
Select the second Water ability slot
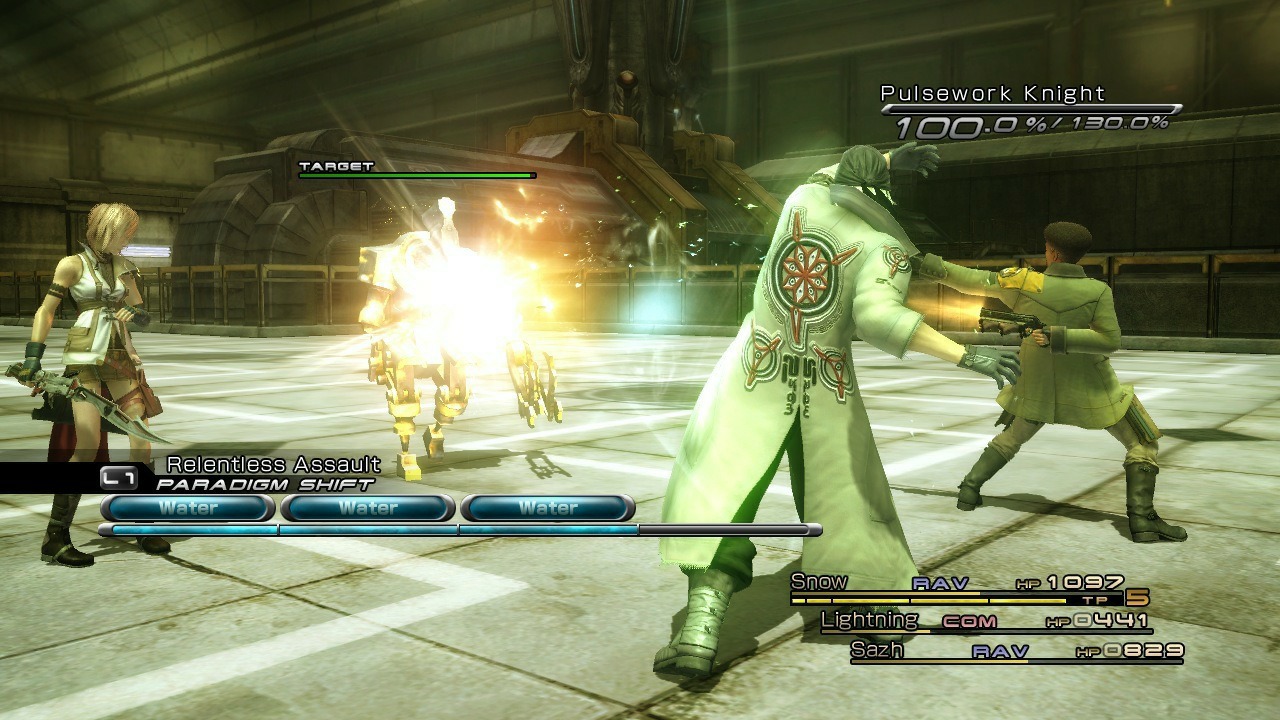pyautogui.click(x=367, y=508)
